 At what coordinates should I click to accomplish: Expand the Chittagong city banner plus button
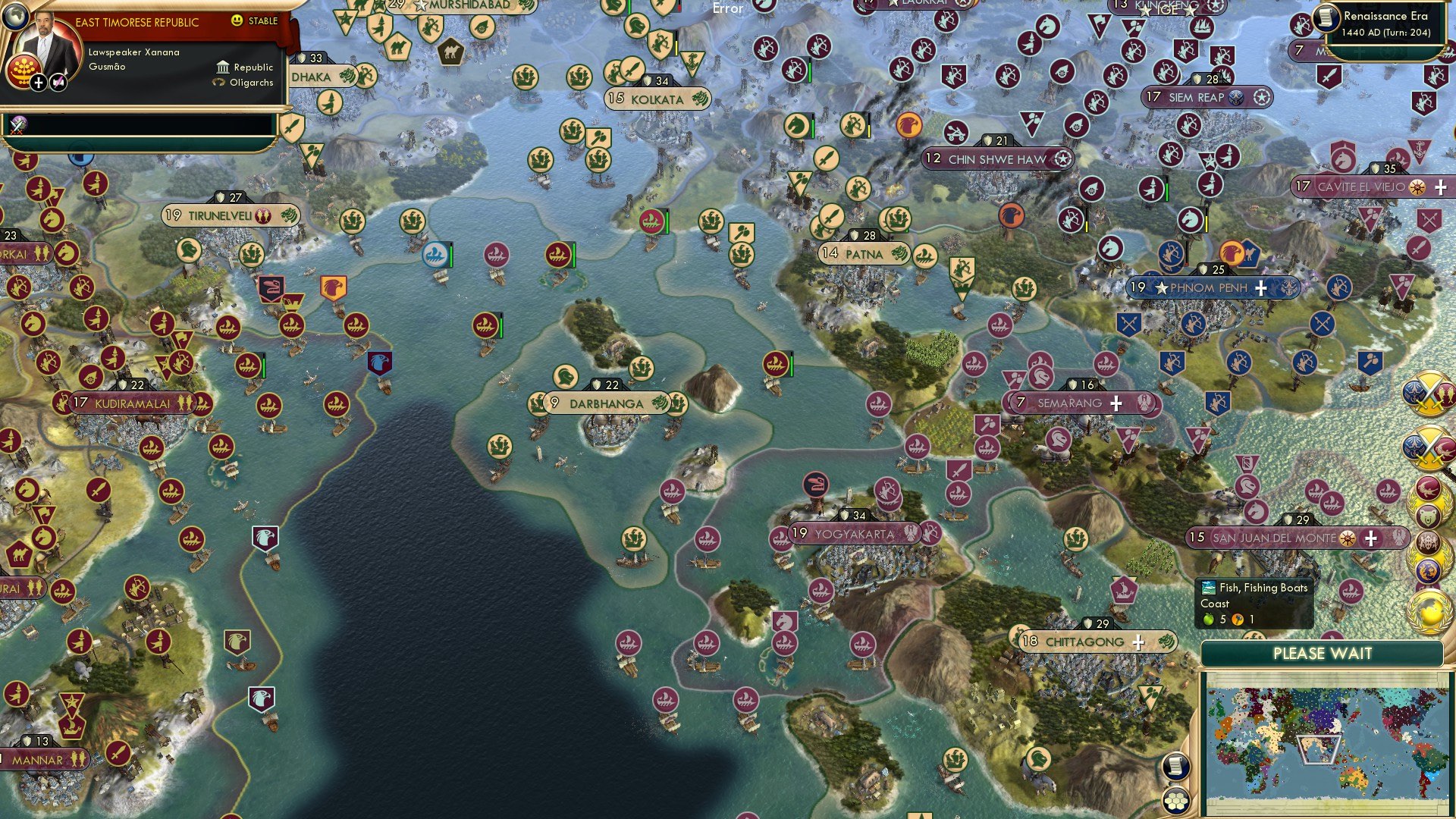1137,642
